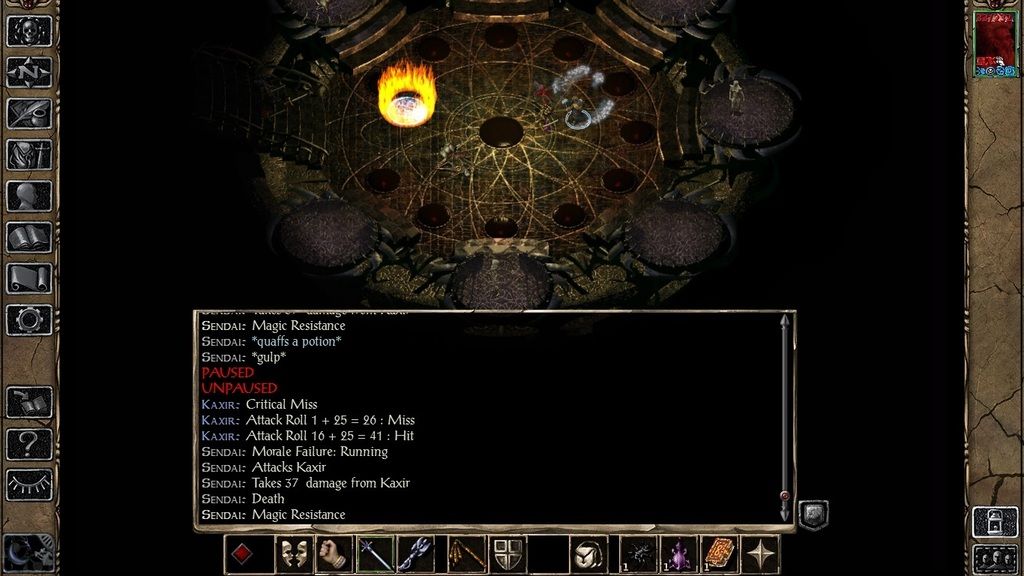Select the highlighted sword weapon slot
Image resolution: width=1024 pixels, height=576 pixels.
point(375,554)
